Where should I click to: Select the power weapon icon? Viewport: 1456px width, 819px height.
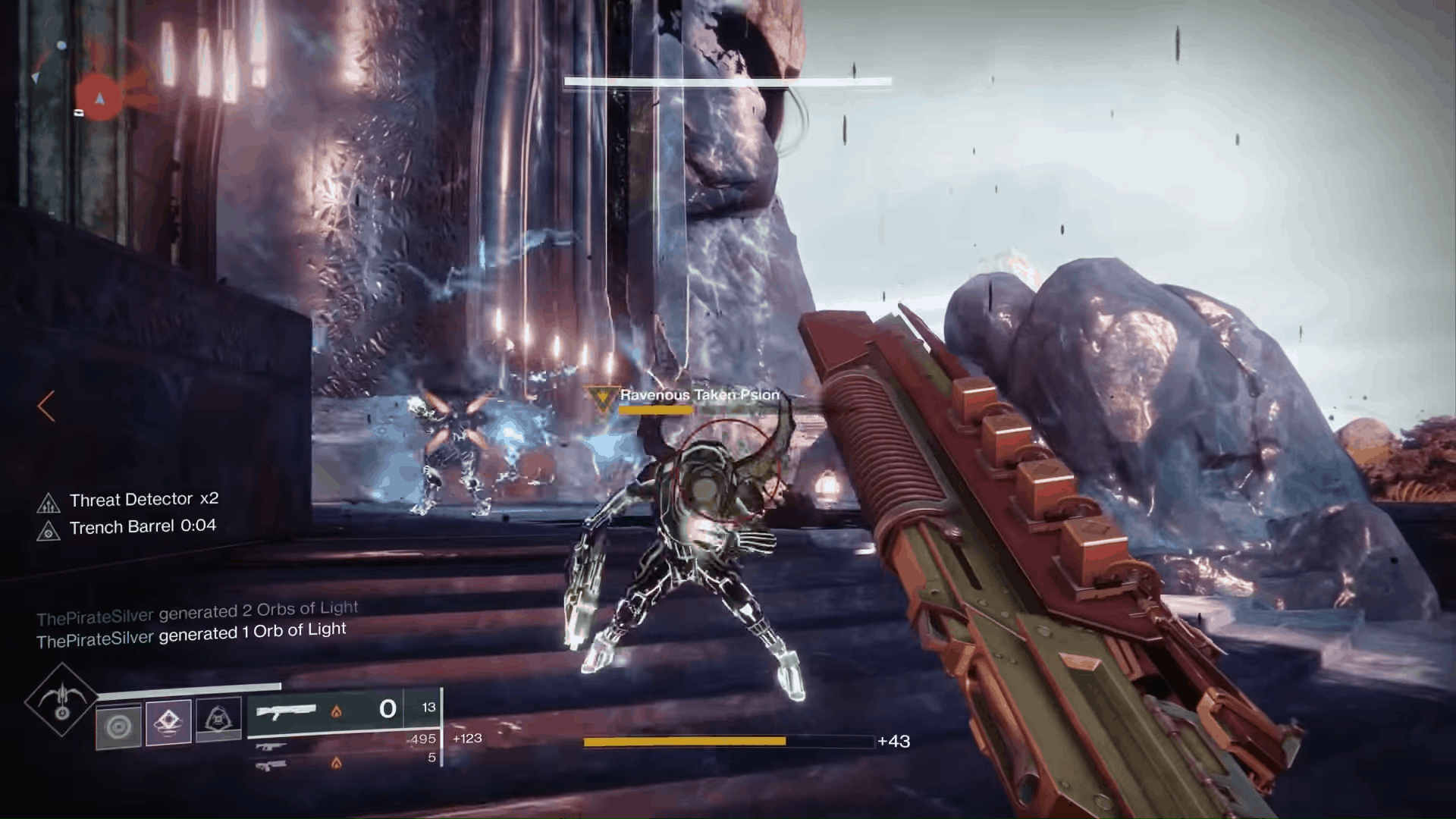pos(271,765)
